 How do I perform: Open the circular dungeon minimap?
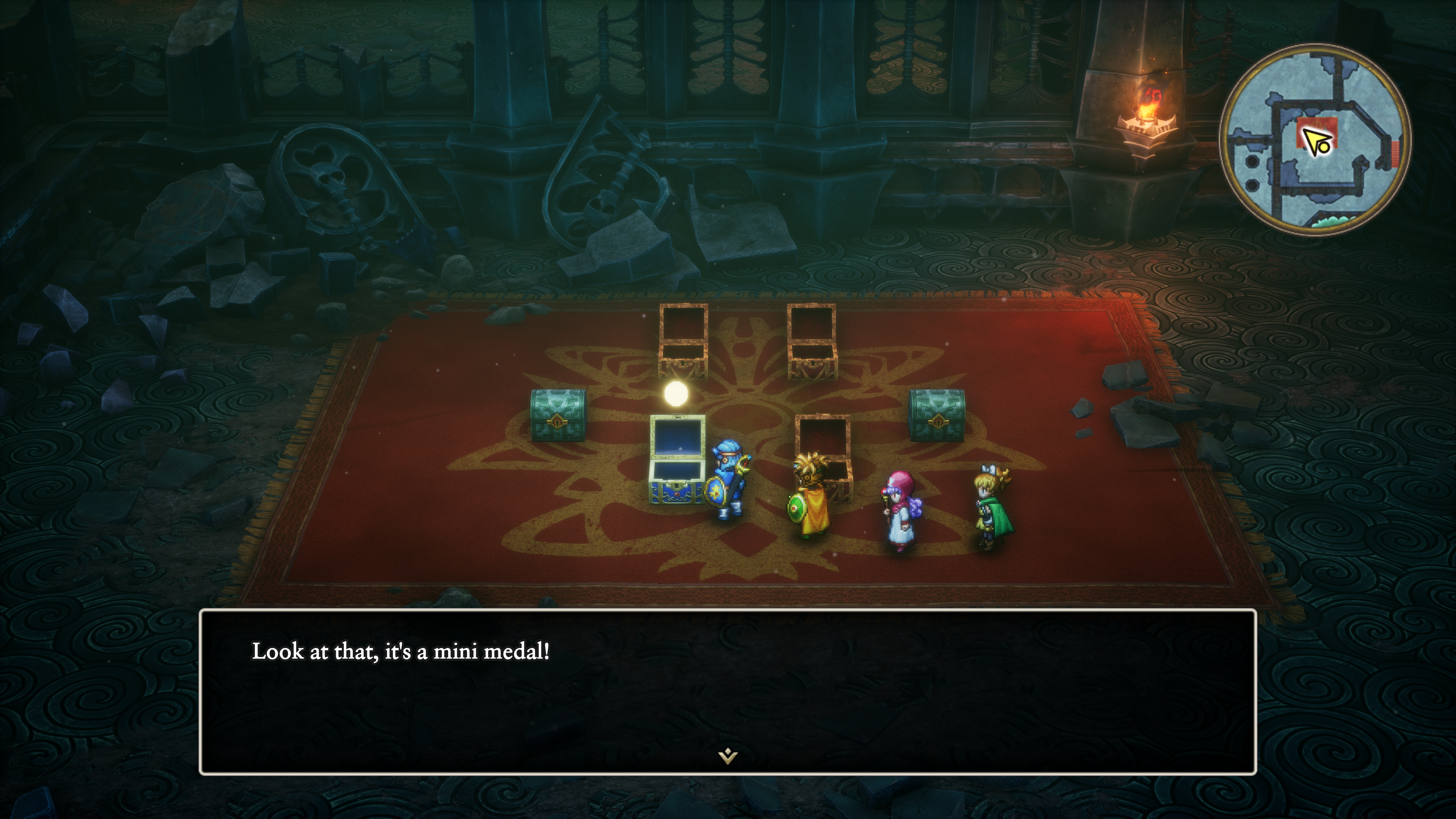pyautogui.click(x=1315, y=139)
